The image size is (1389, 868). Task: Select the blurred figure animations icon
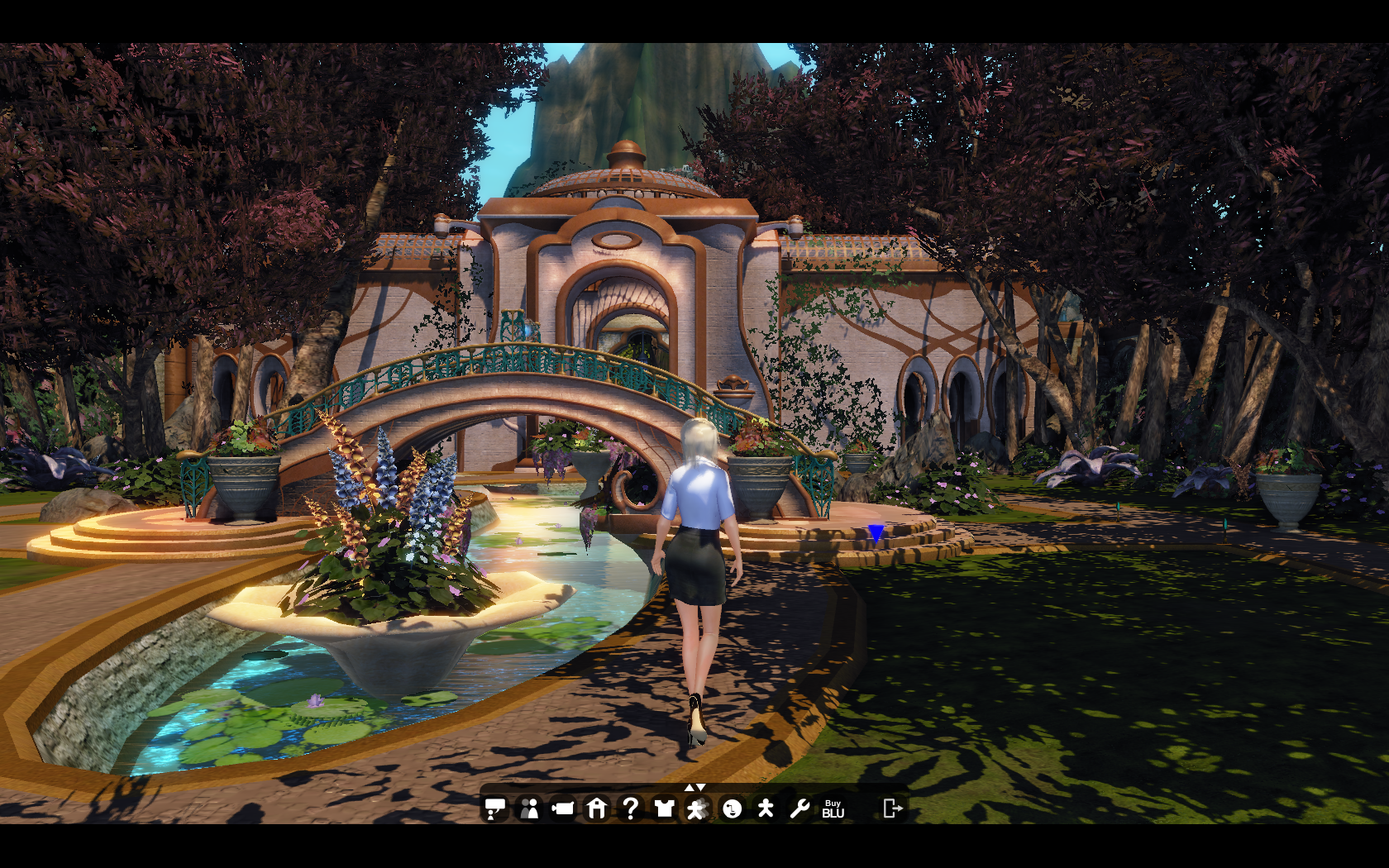coord(697,808)
